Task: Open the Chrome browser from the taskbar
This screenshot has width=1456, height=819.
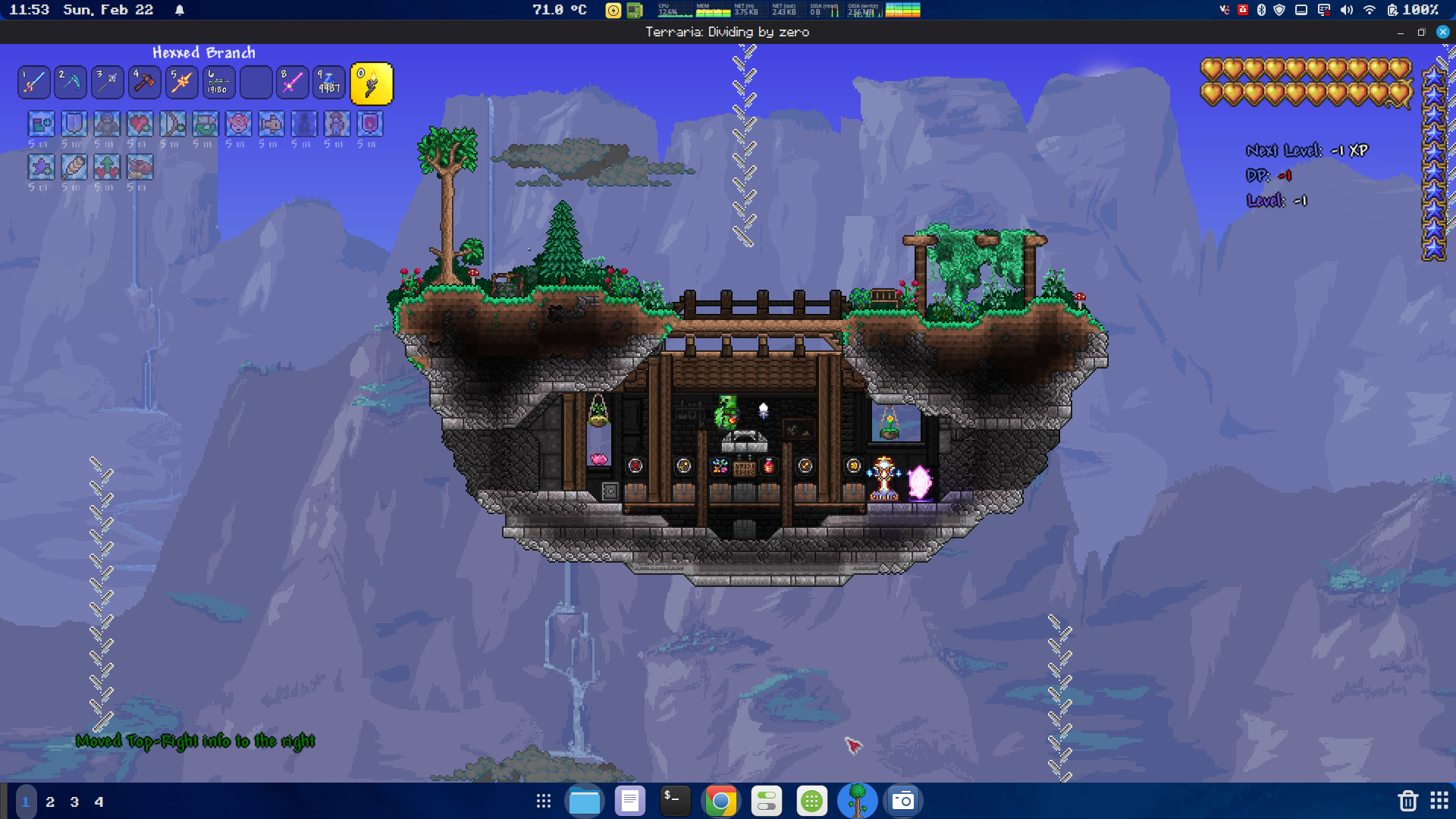Action: point(720,801)
